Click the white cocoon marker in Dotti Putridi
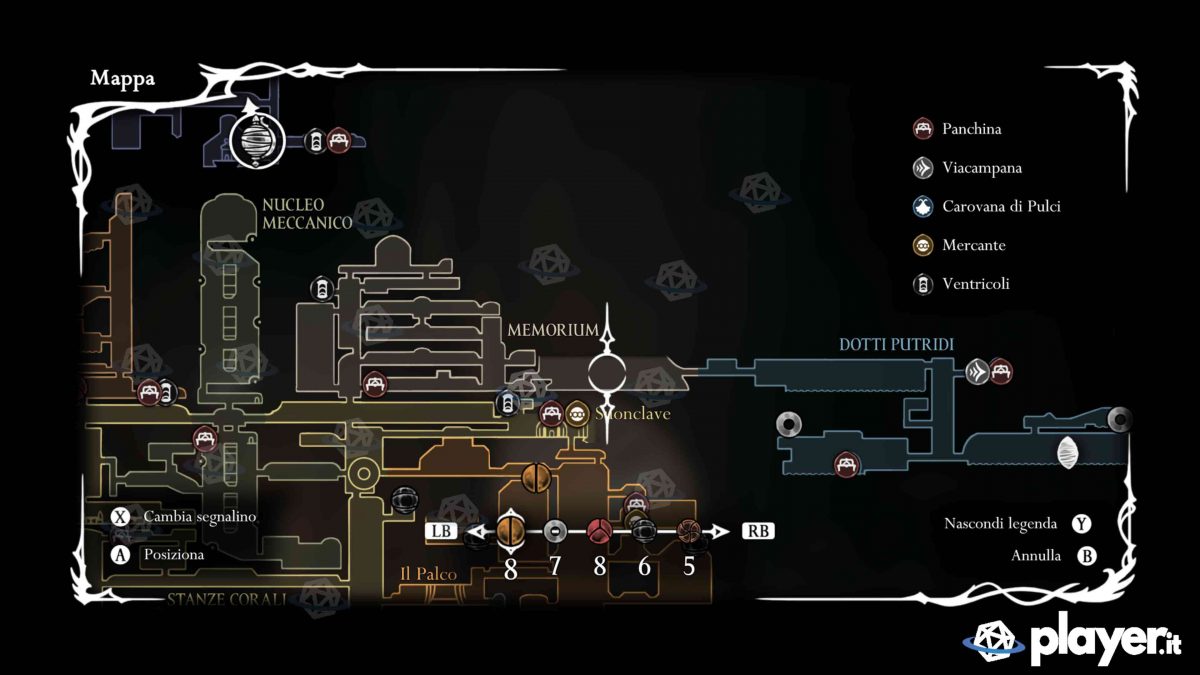The width and height of the screenshot is (1200, 675). (1068, 452)
